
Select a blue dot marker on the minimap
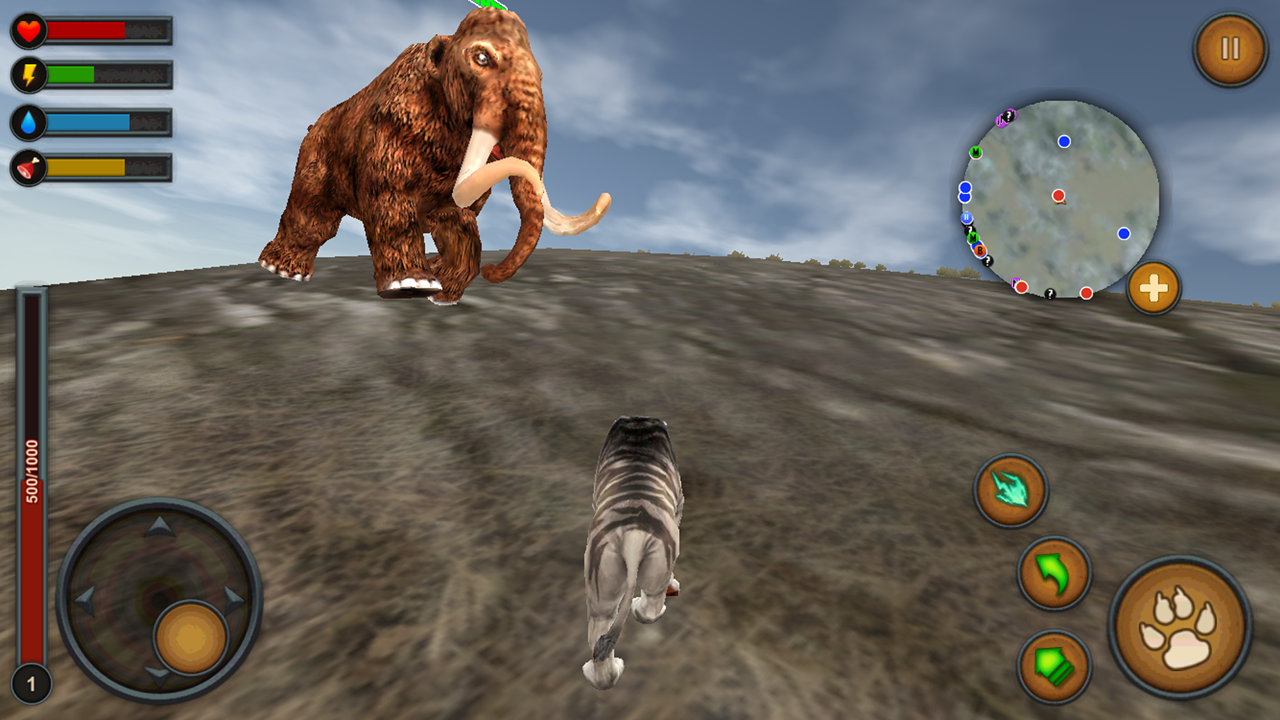tap(1064, 140)
